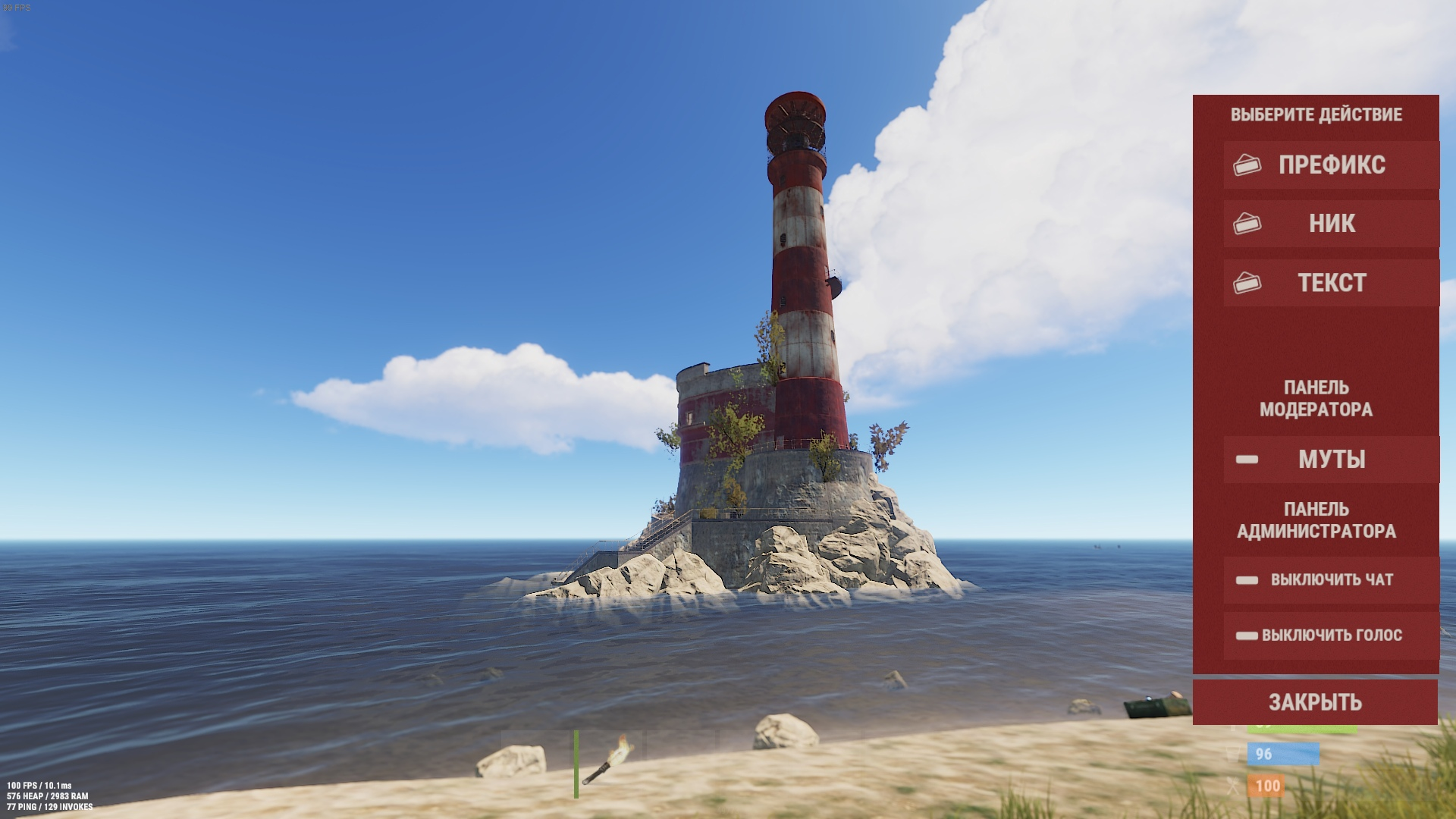Close the panel with ЗАКРЫТЬ
Image resolution: width=1456 pixels, height=819 pixels.
tap(1315, 702)
